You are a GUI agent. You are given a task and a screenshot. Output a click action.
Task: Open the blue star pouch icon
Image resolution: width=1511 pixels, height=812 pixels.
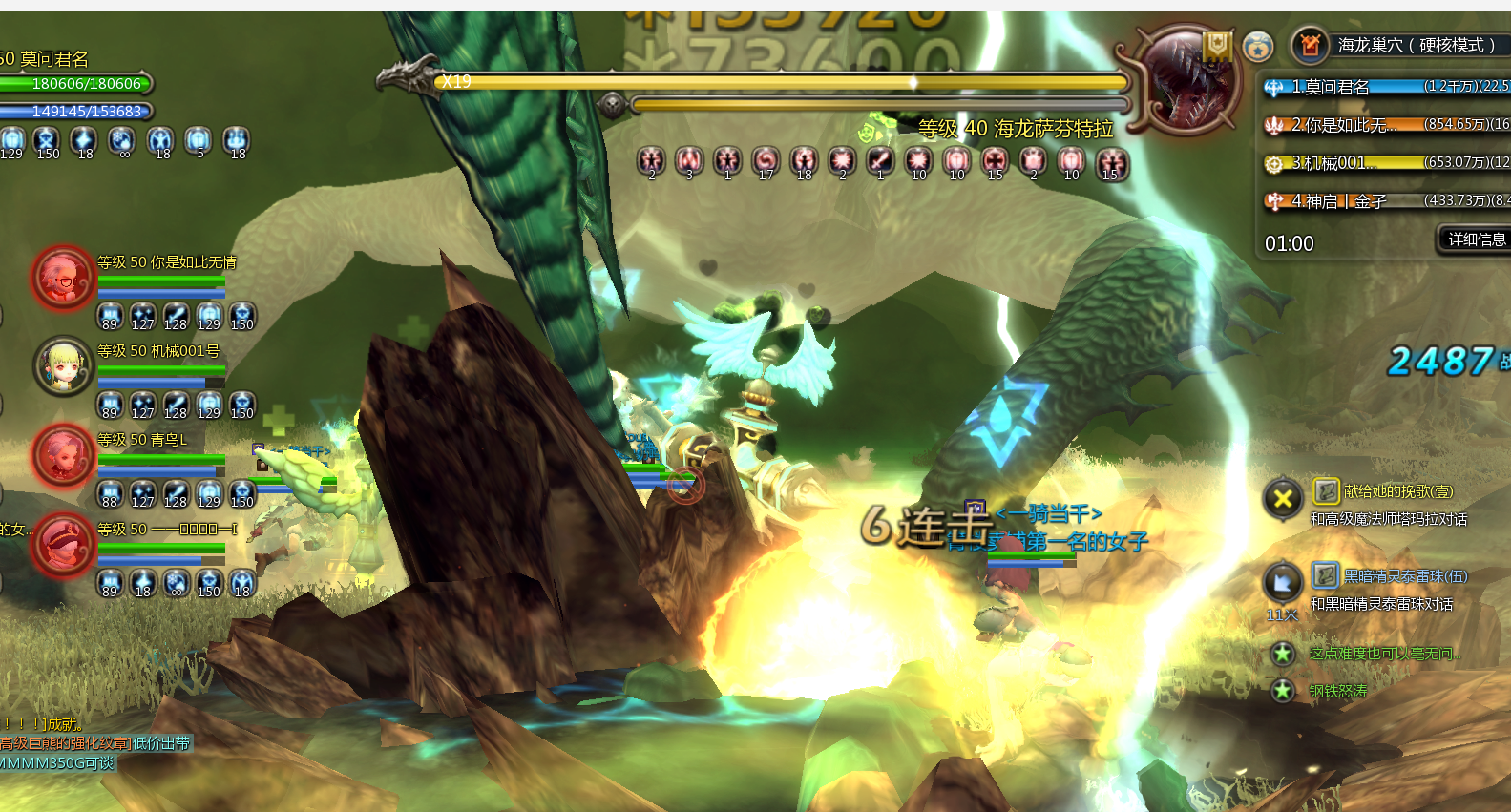coord(1258,45)
